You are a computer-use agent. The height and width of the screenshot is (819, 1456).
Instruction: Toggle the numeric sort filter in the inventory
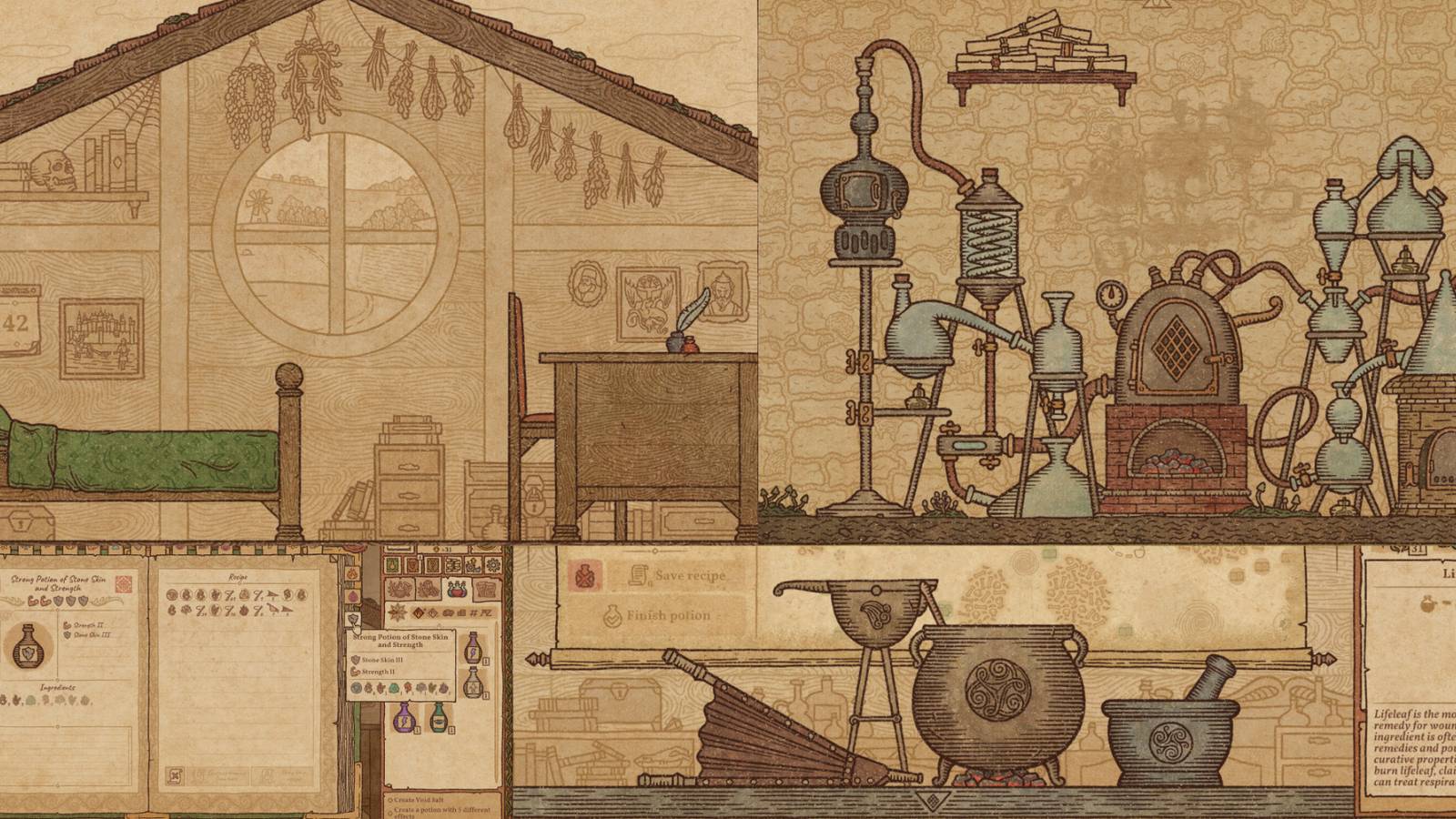[x=473, y=612]
